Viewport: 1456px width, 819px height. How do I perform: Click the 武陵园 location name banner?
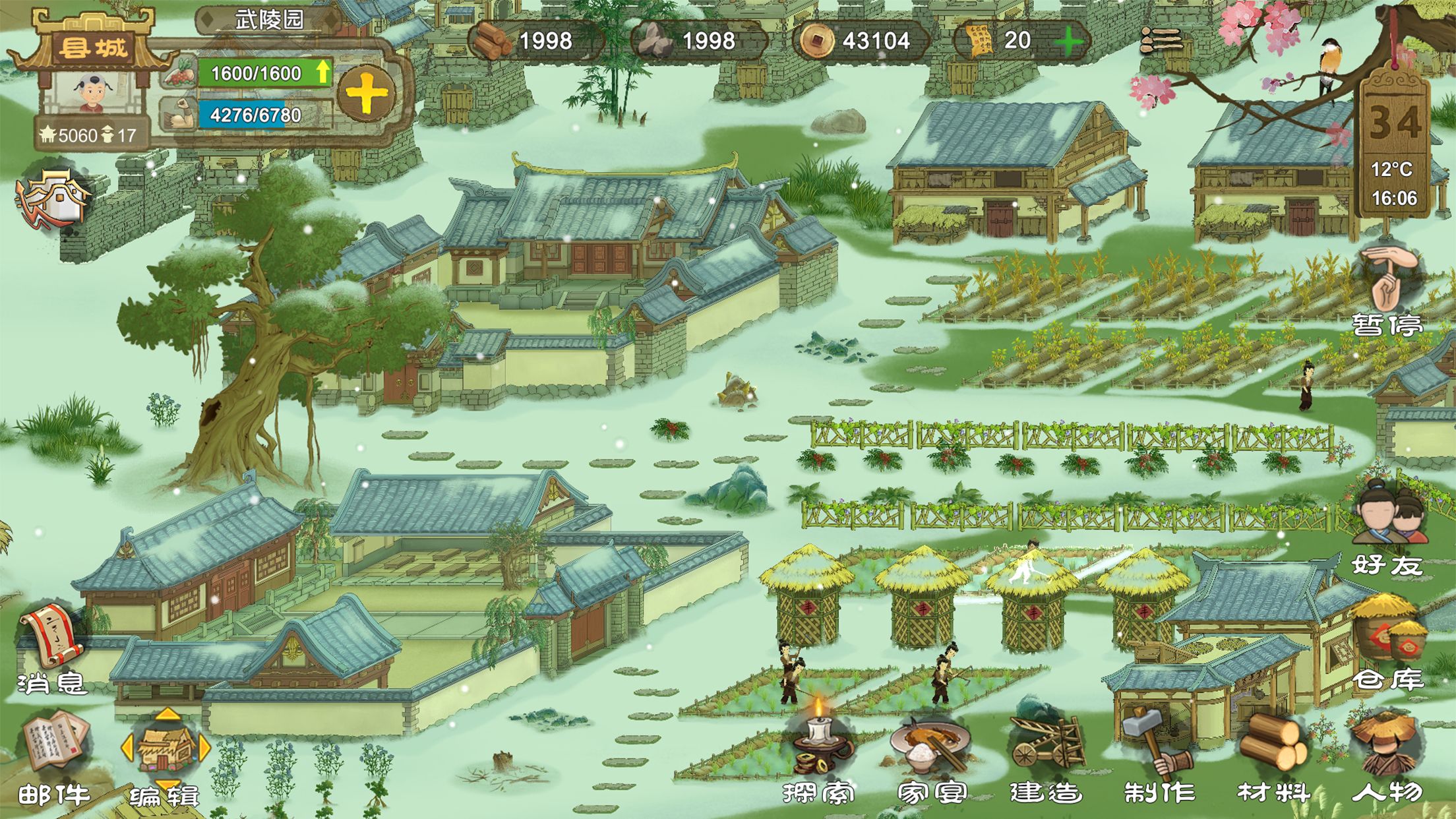pos(269,20)
